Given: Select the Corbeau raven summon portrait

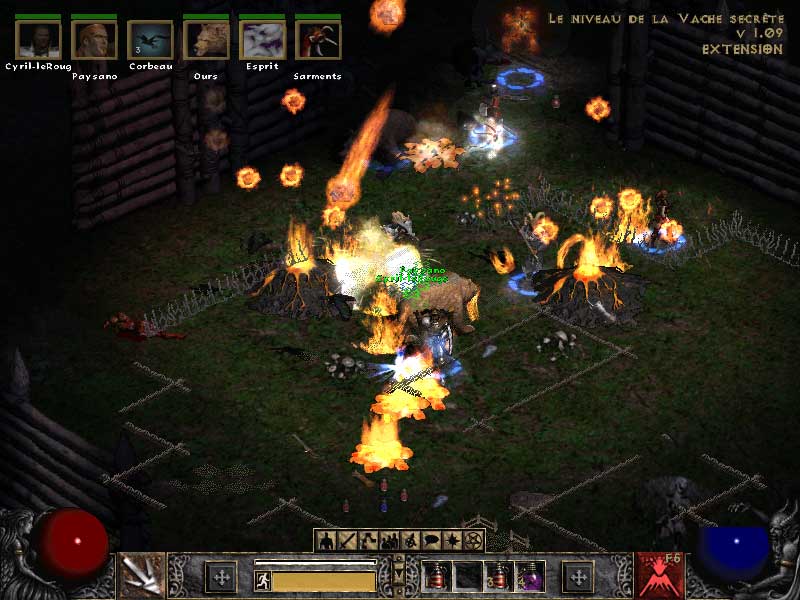Looking at the screenshot, I should click(150, 40).
